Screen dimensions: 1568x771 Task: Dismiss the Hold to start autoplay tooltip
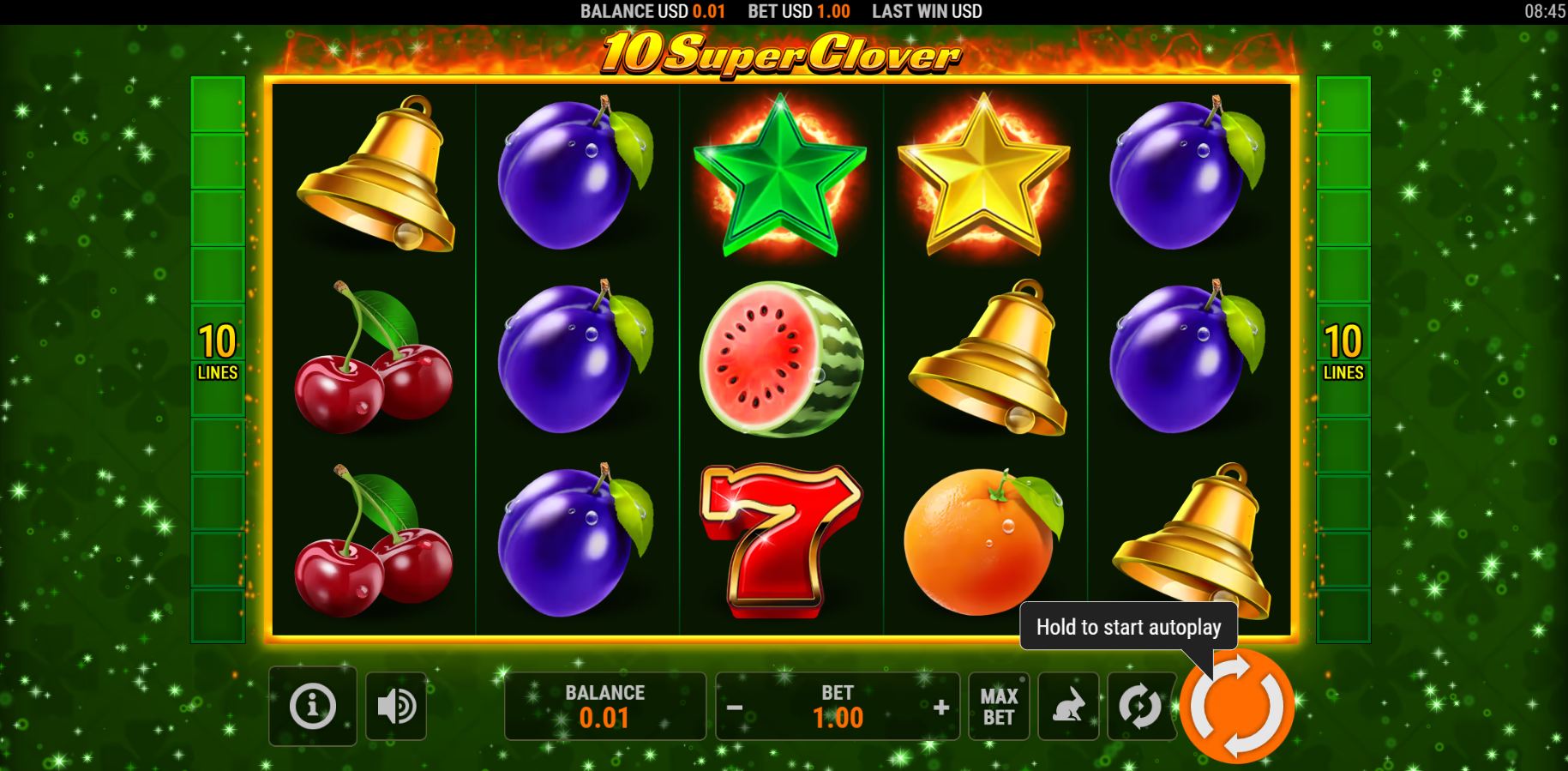click(1128, 627)
